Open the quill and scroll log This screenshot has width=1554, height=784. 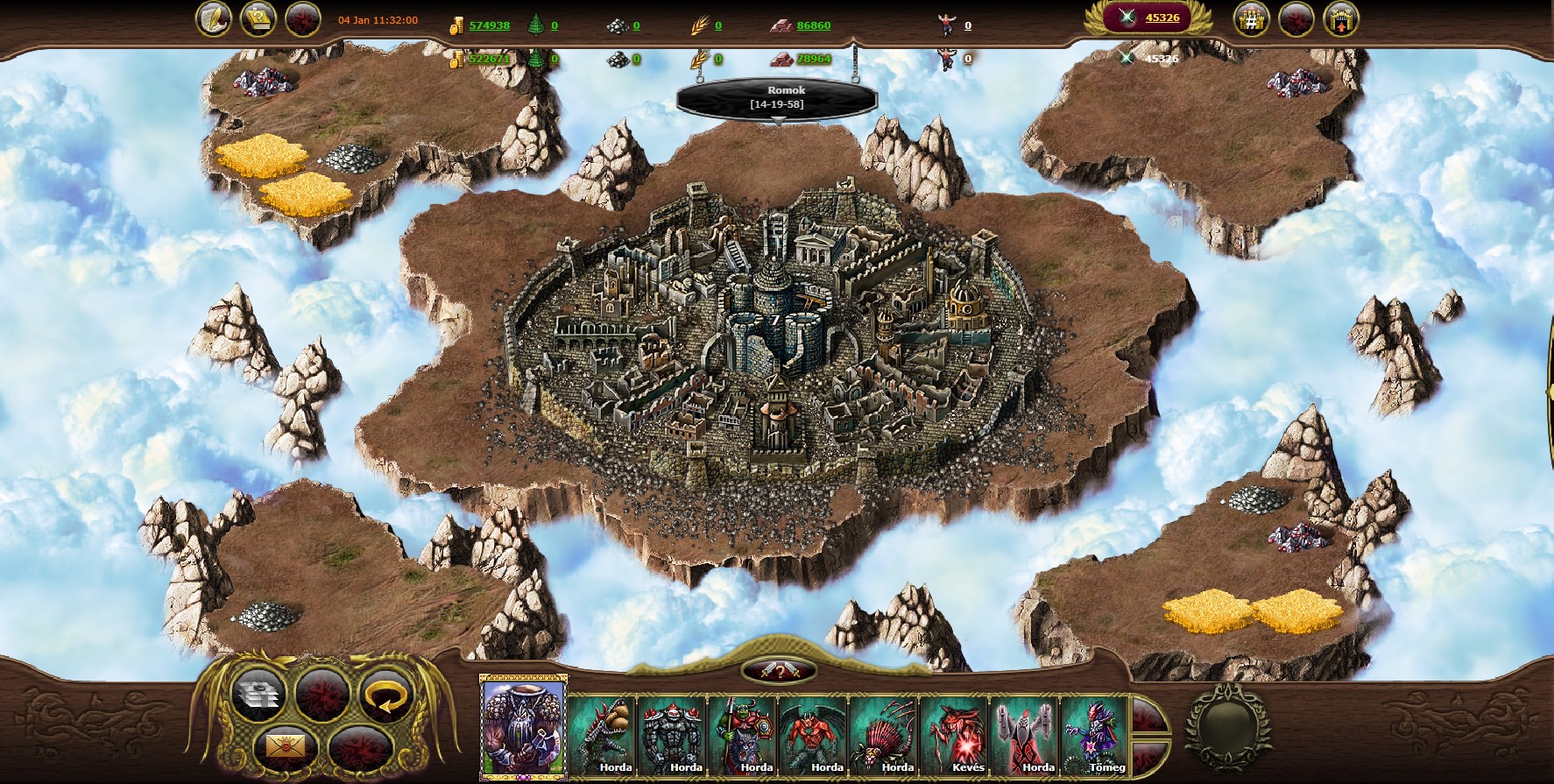213,19
